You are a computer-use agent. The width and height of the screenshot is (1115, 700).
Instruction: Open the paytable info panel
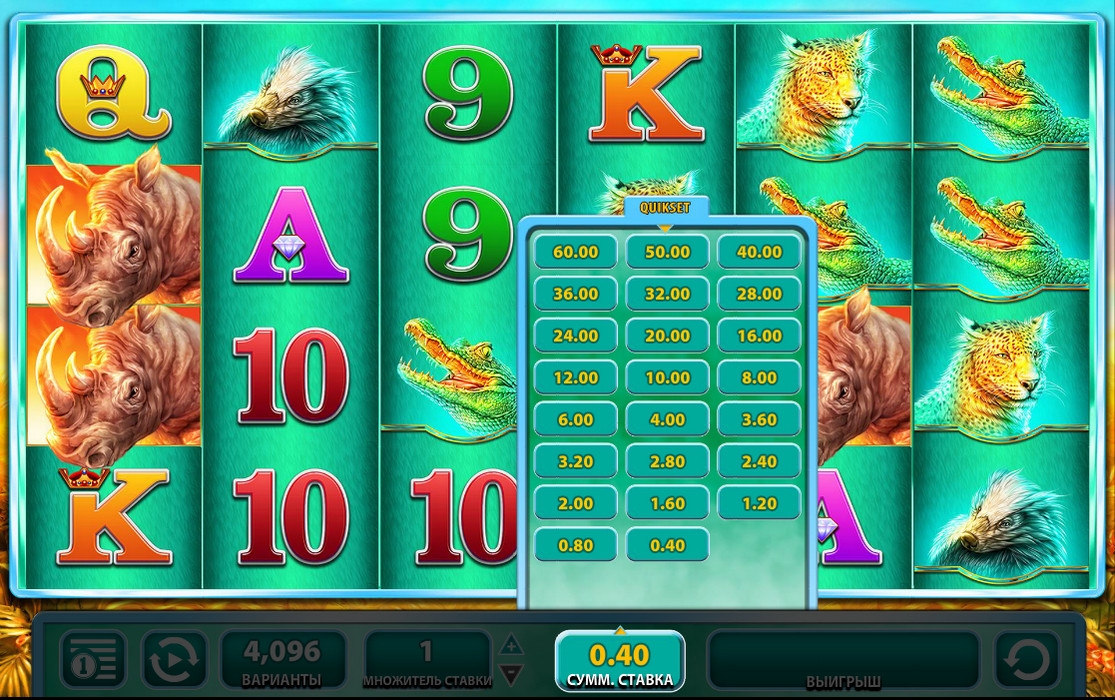pos(93,661)
